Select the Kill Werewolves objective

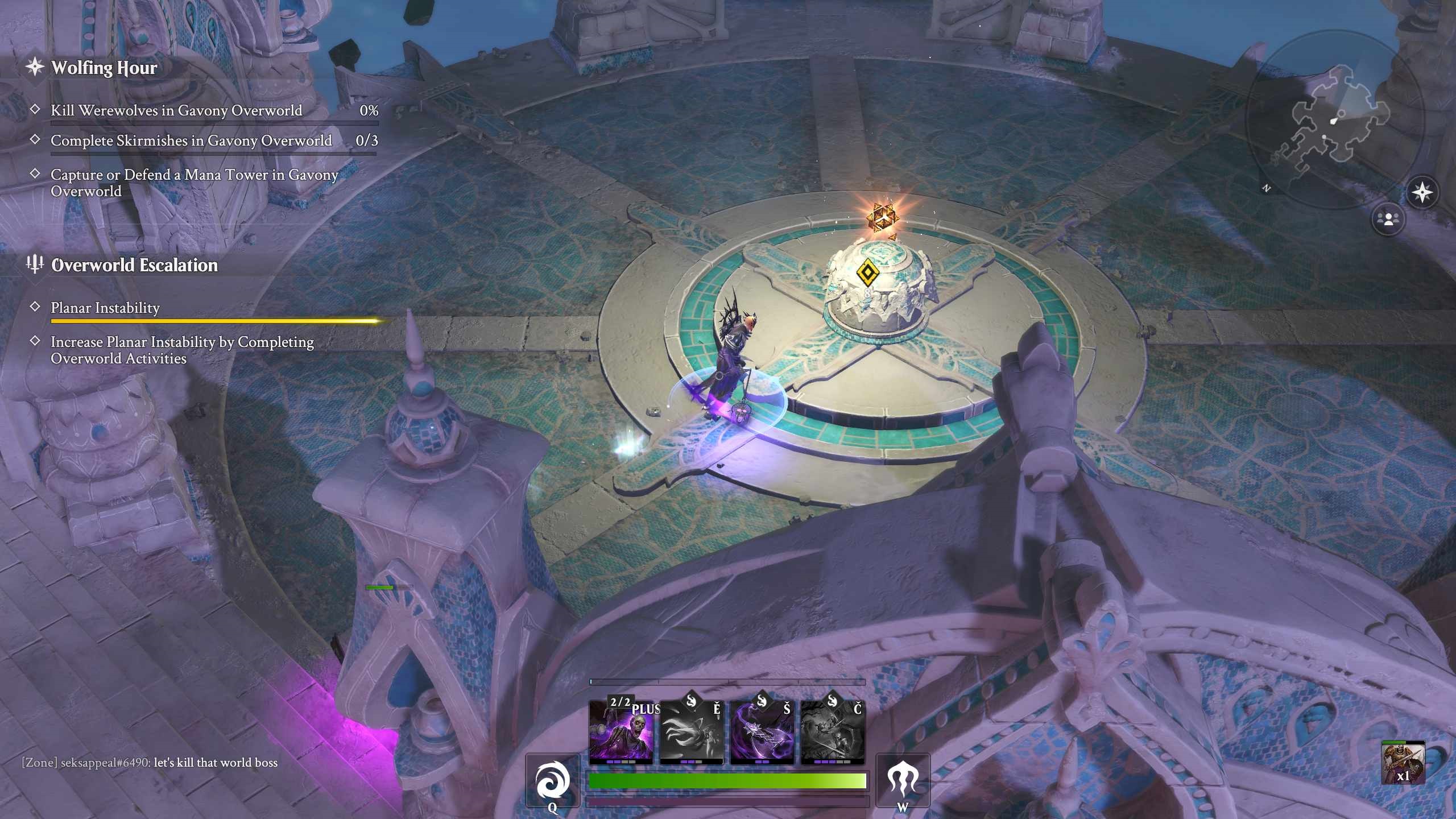176,110
